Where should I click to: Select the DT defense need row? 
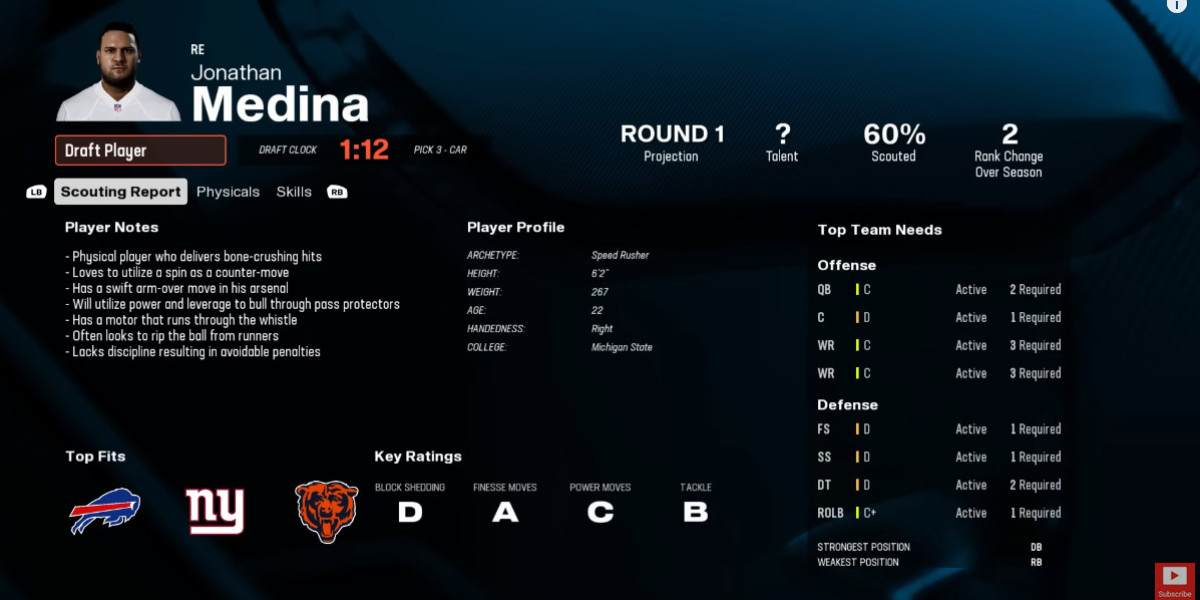[938, 485]
